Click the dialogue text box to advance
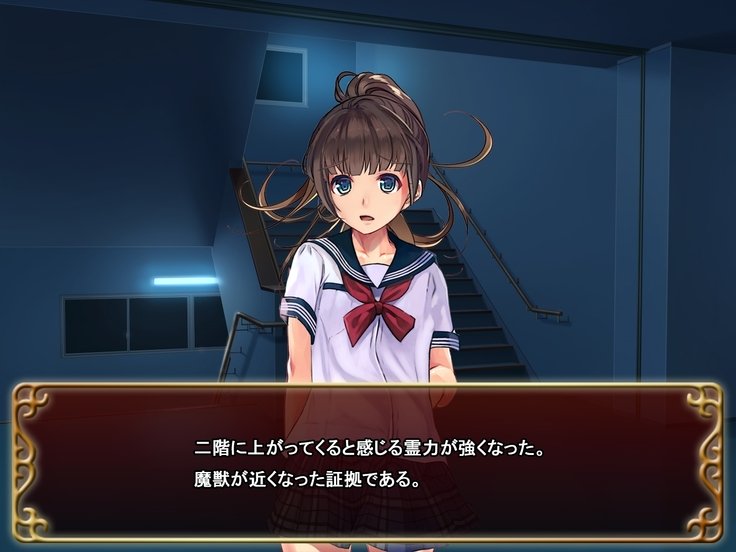The height and width of the screenshot is (552, 736). (x=368, y=462)
